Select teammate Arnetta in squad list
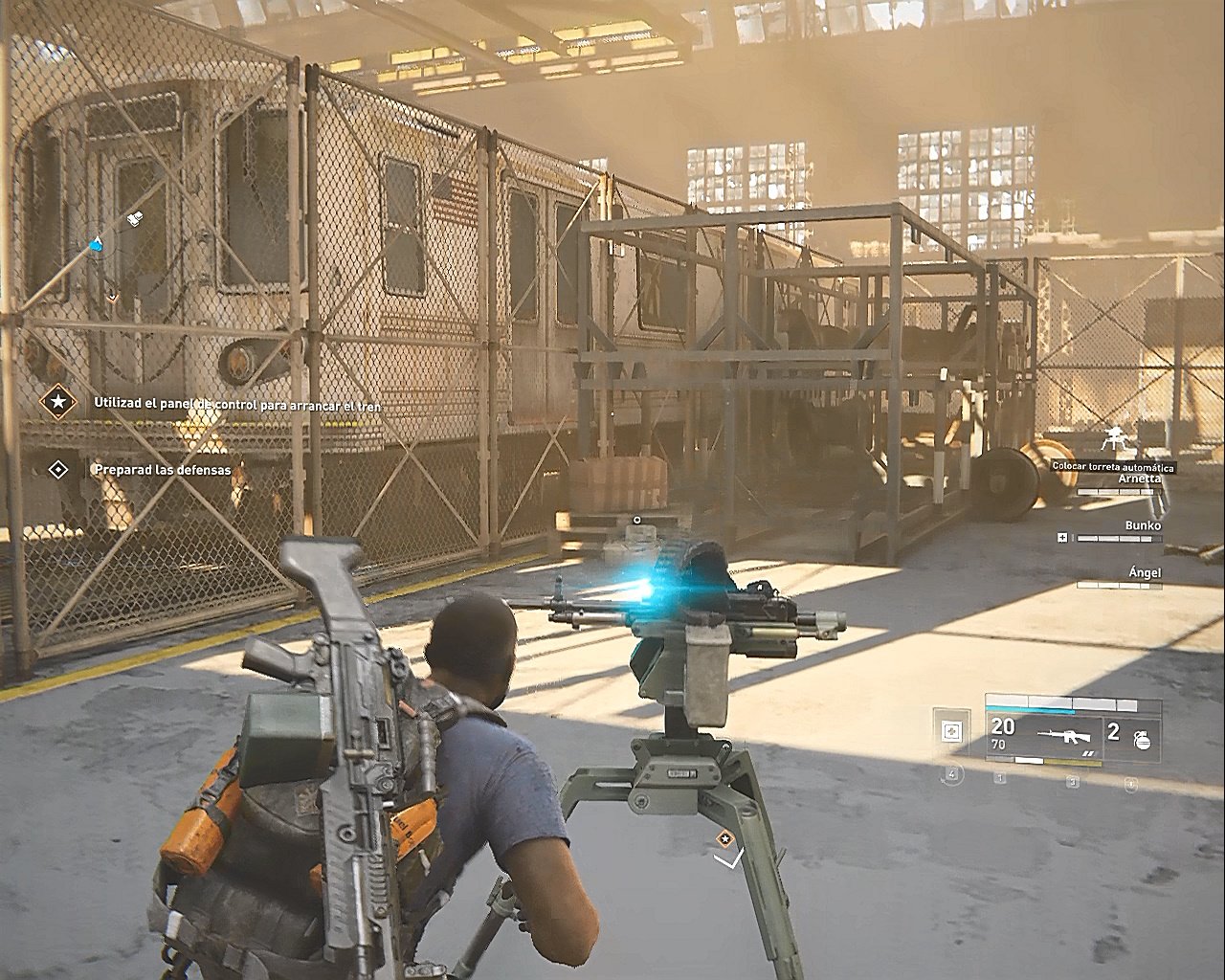The height and width of the screenshot is (980, 1225). [1138, 479]
